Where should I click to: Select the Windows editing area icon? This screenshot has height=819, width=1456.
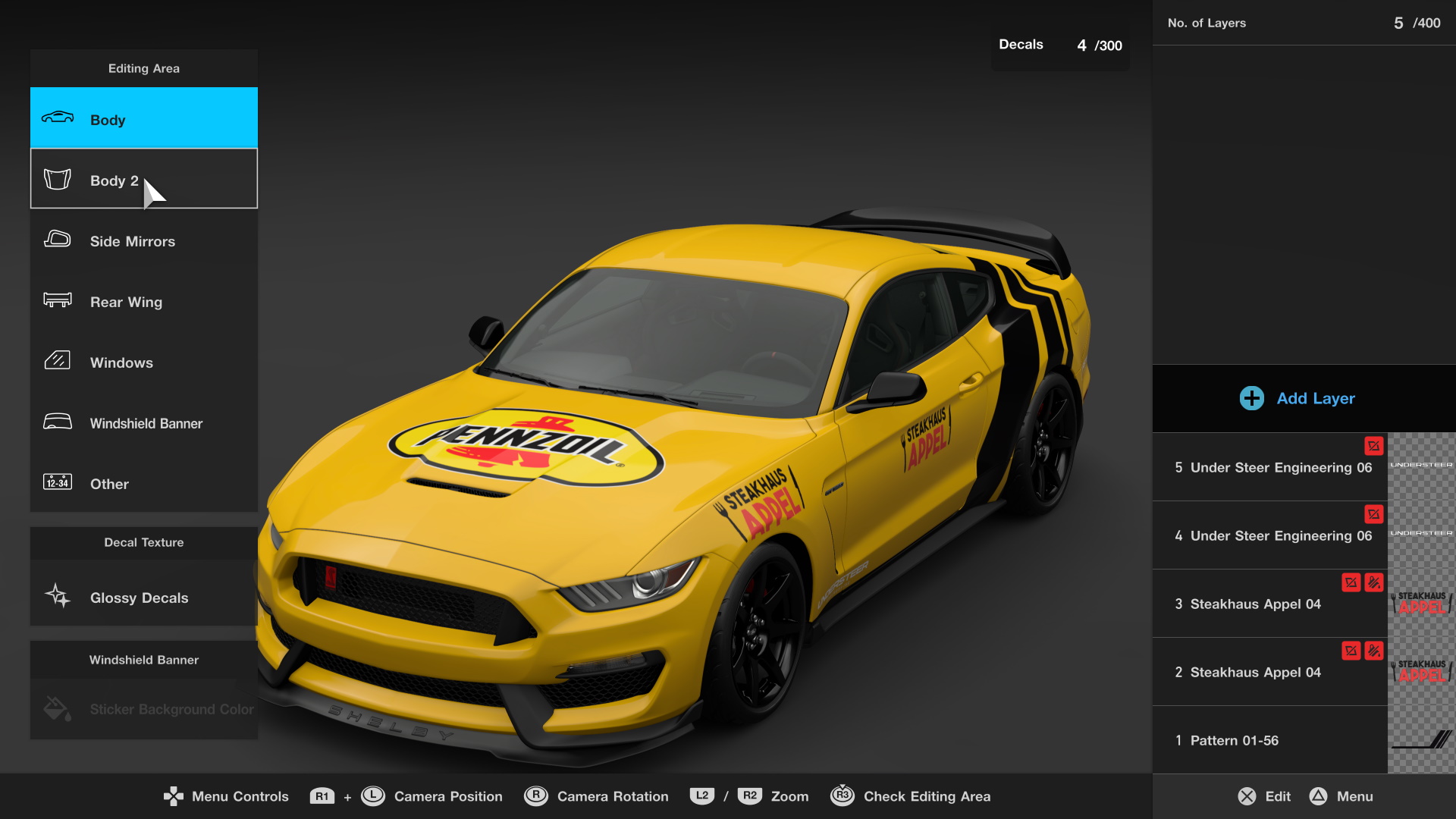click(57, 362)
